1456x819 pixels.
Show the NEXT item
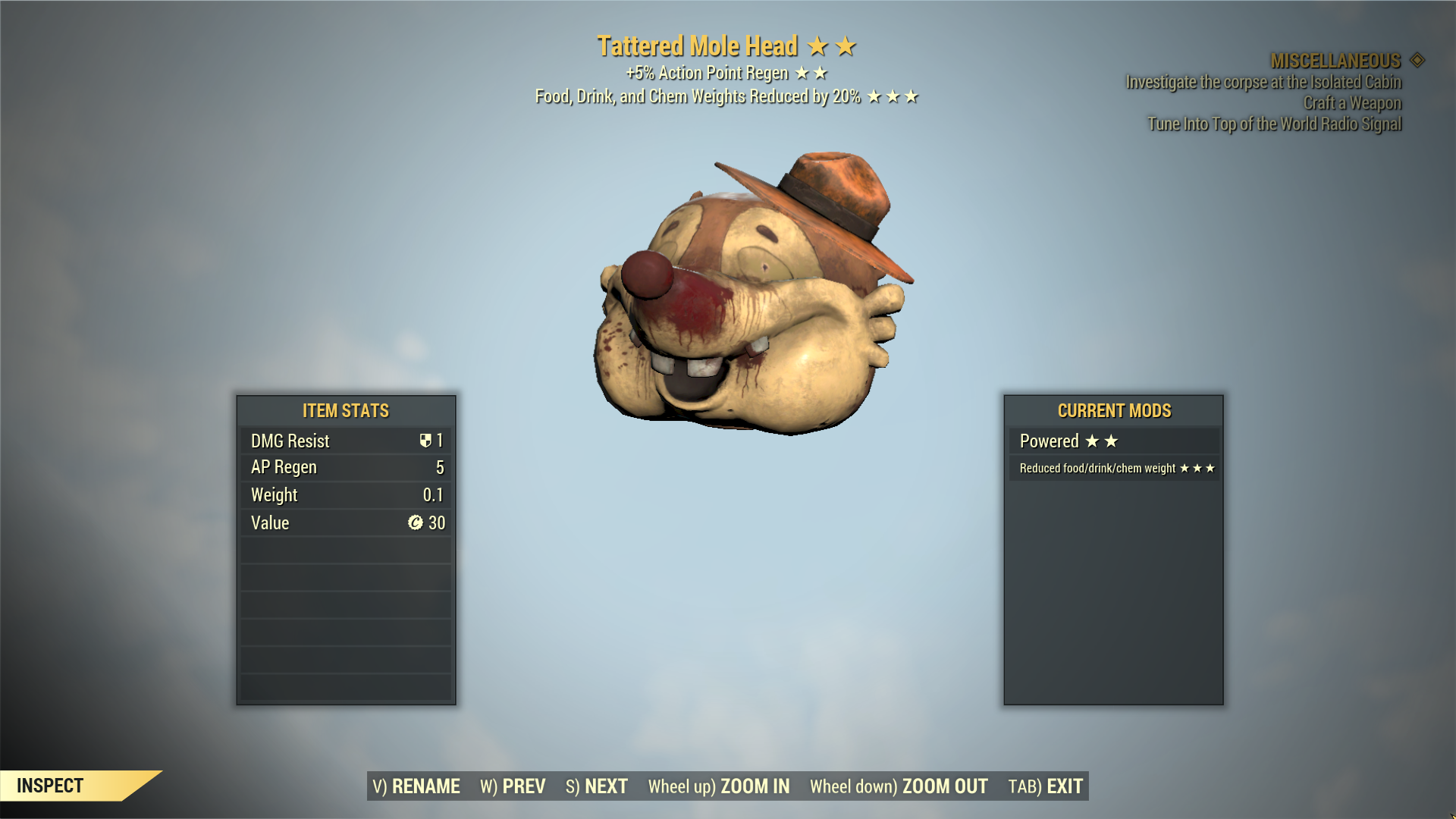point(597,786)
